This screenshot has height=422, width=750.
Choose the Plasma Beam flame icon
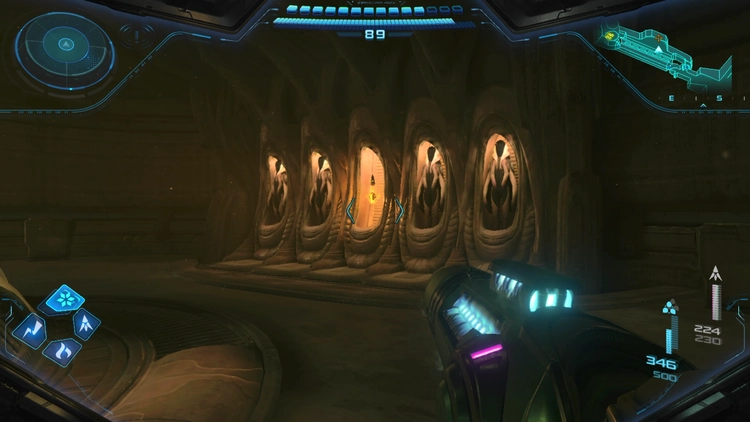(x=62, y=351)
